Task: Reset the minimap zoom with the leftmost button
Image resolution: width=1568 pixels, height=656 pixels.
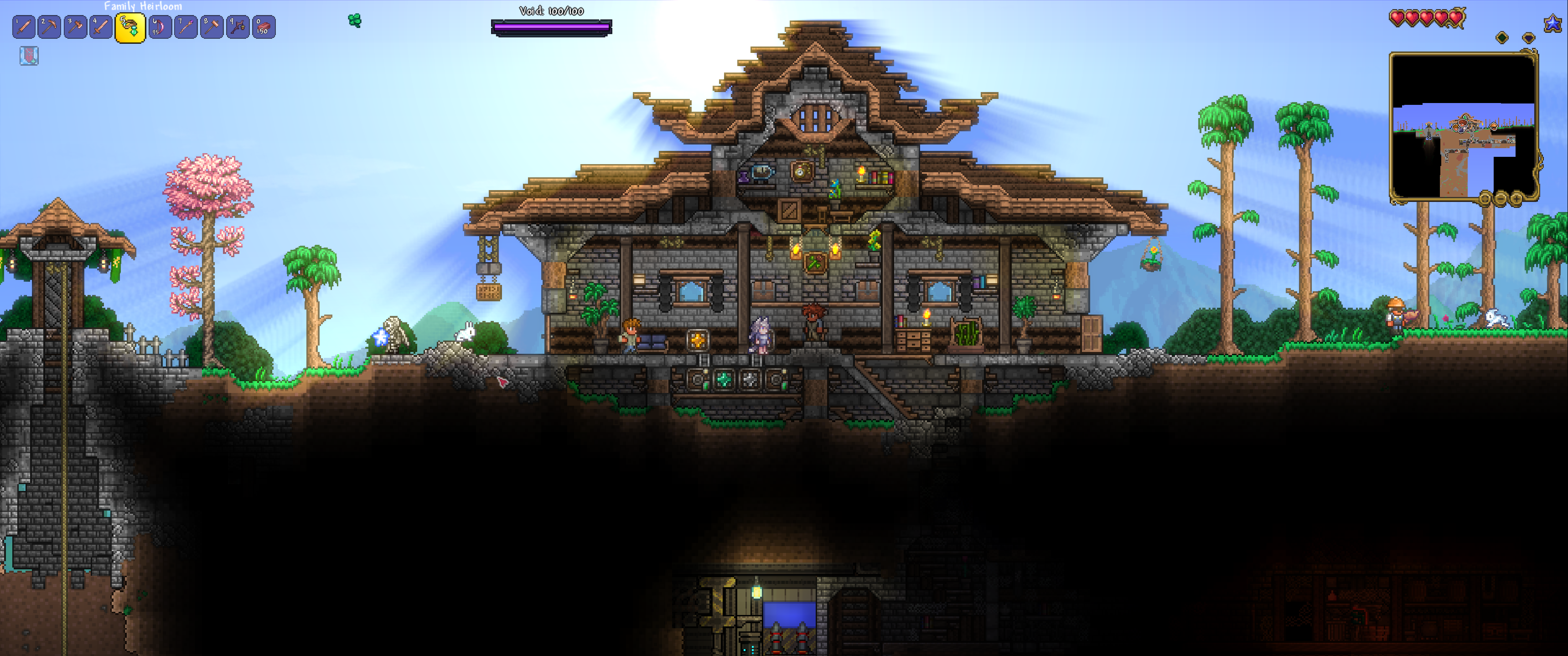Action: tap(1486, 198)
